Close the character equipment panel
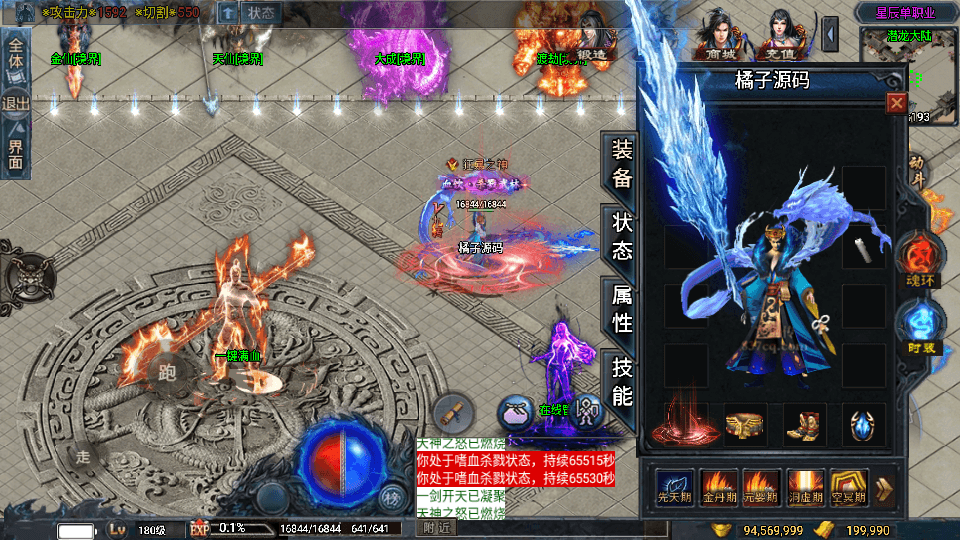The image size is (960, 540). pos(896,103)
